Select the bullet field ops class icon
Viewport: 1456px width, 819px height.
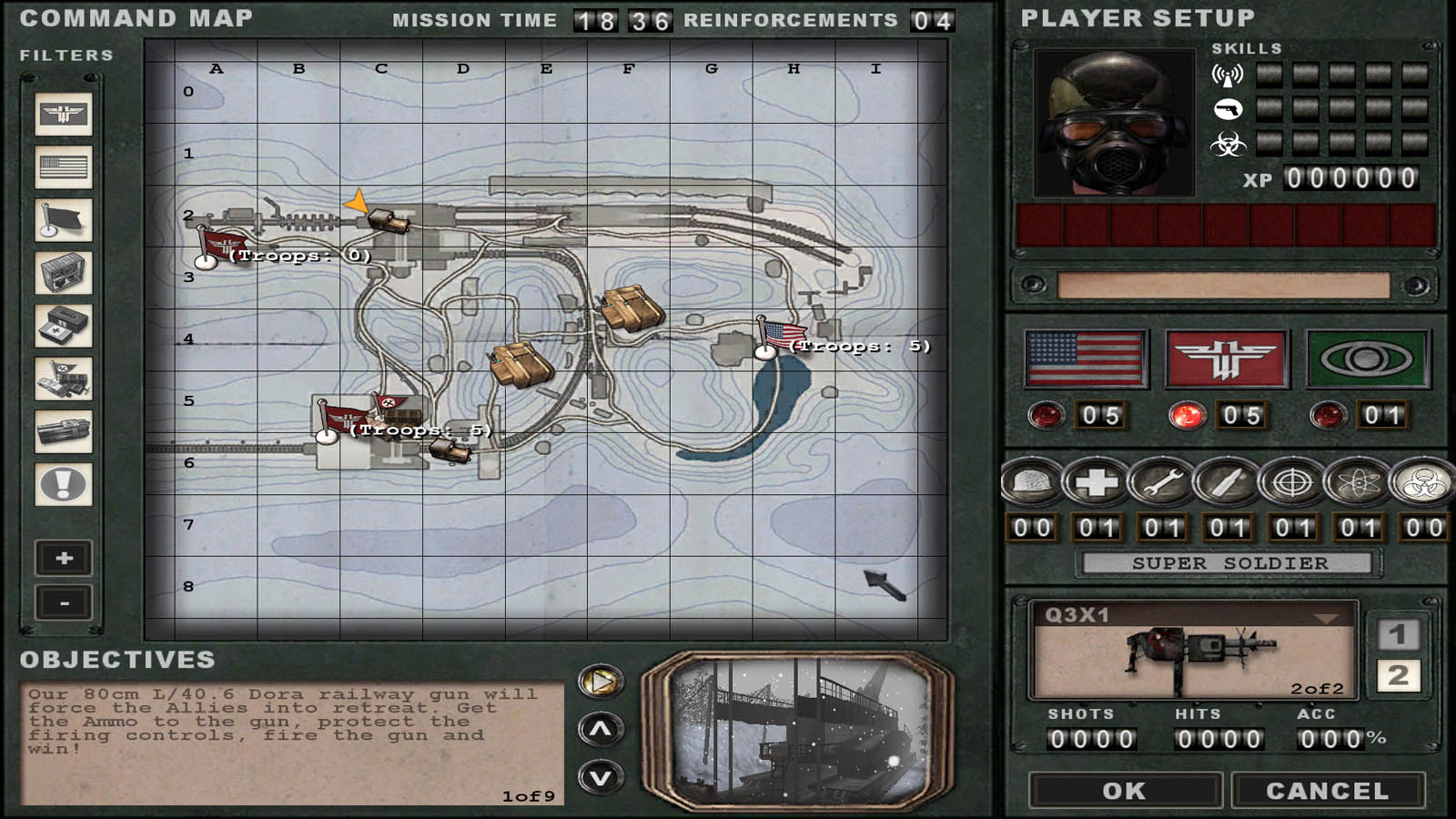pyautogui.click(x=1227, y=482)
